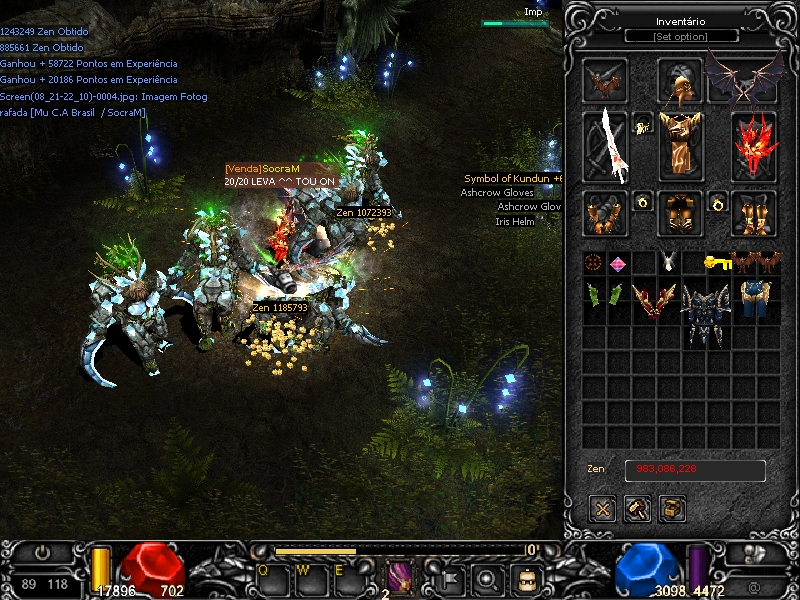Select the equipped golden boots slot

pyautogui.click(x=754, y=212)
